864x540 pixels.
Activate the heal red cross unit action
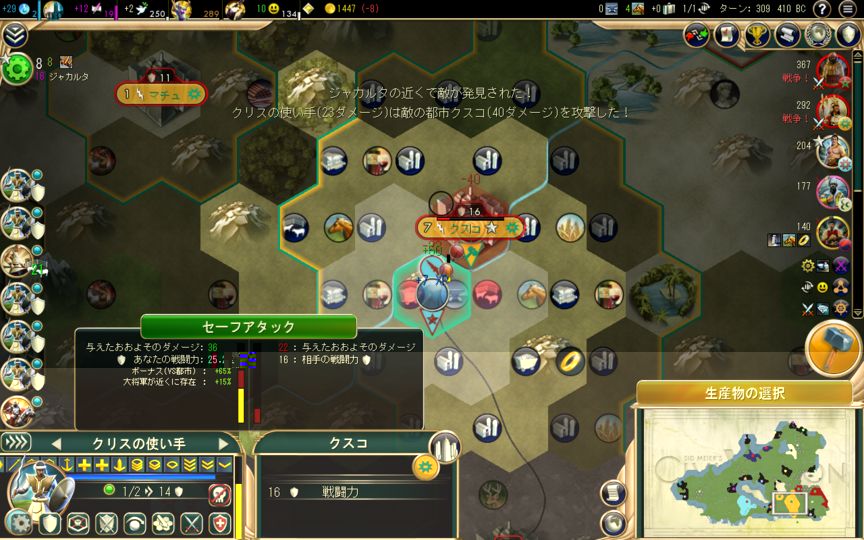click(x=219, y=522)
